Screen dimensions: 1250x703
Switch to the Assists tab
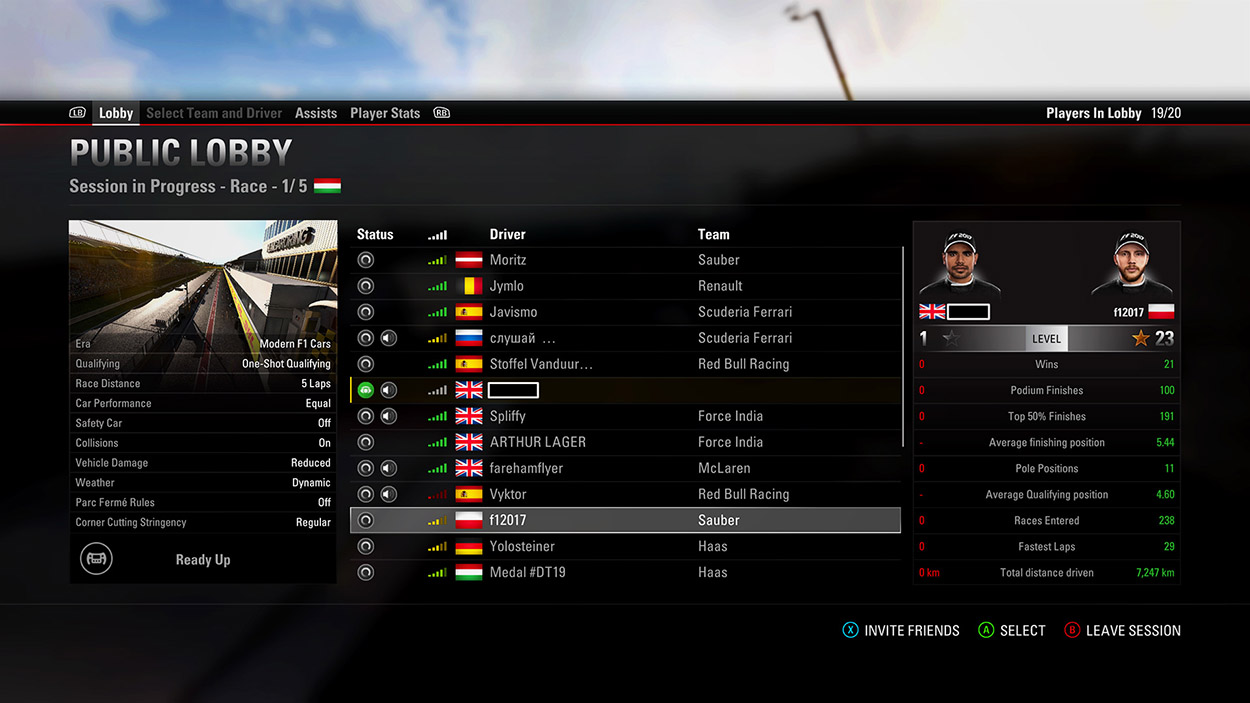tap(316, 113)
